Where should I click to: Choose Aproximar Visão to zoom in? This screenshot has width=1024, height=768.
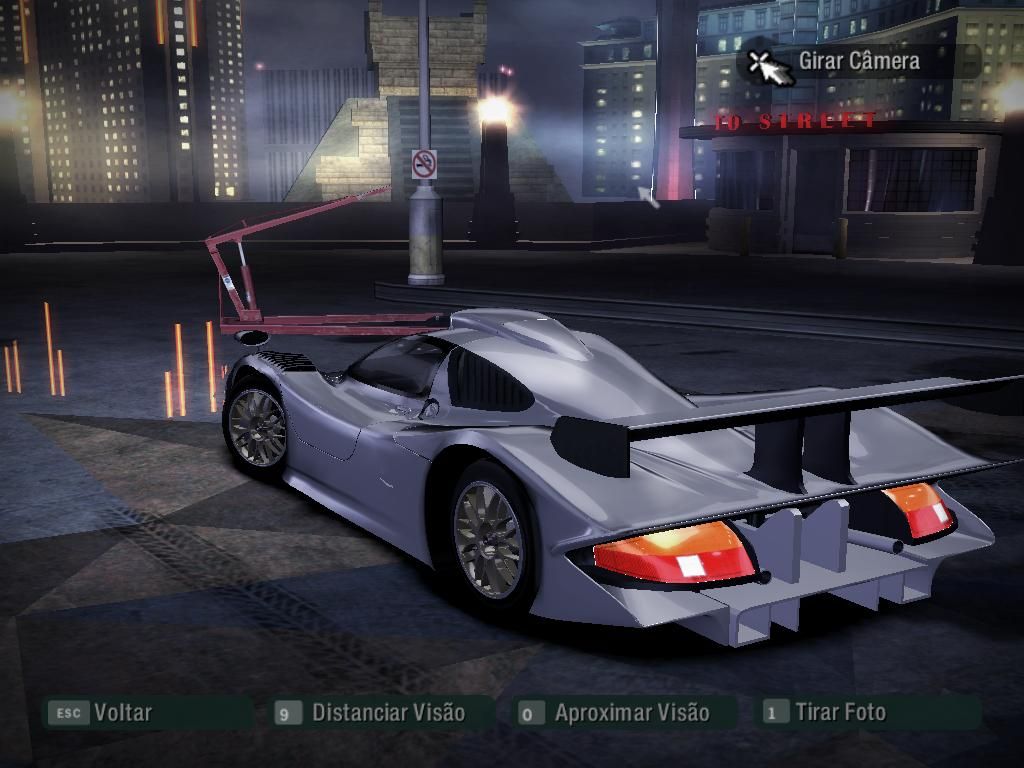pos(631,713)
